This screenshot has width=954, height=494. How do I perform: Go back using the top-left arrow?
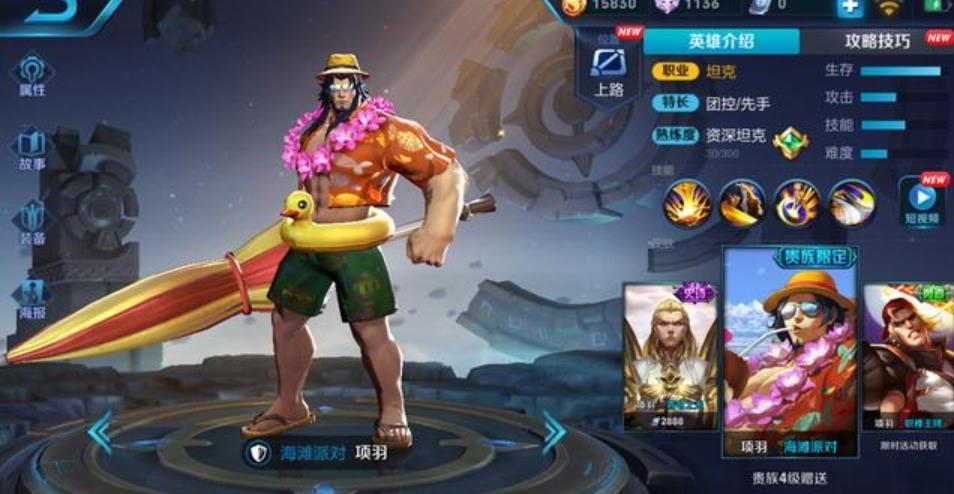[40, 10]
